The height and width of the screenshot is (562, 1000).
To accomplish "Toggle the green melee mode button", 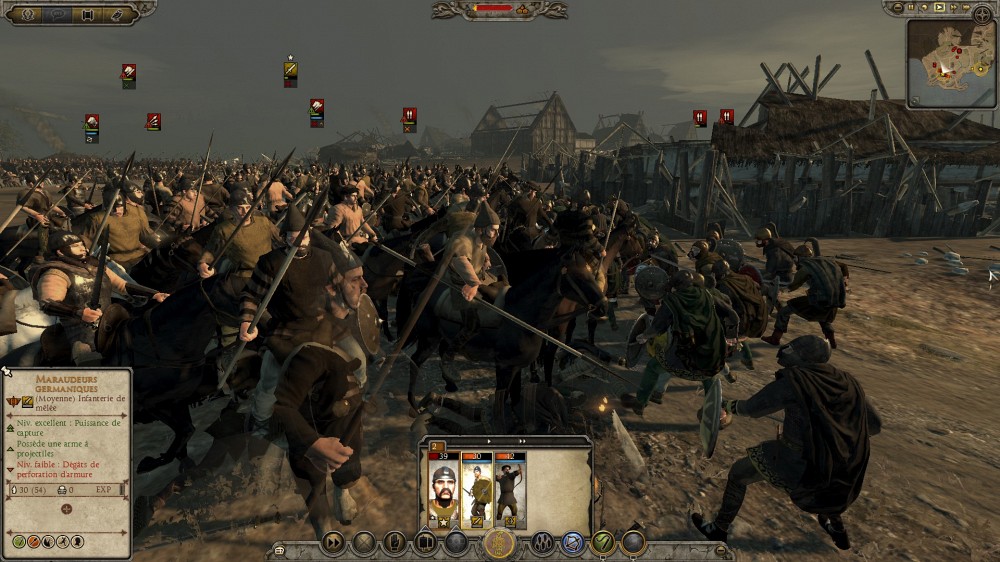I will pyautogui.click(x=603, y=542).
